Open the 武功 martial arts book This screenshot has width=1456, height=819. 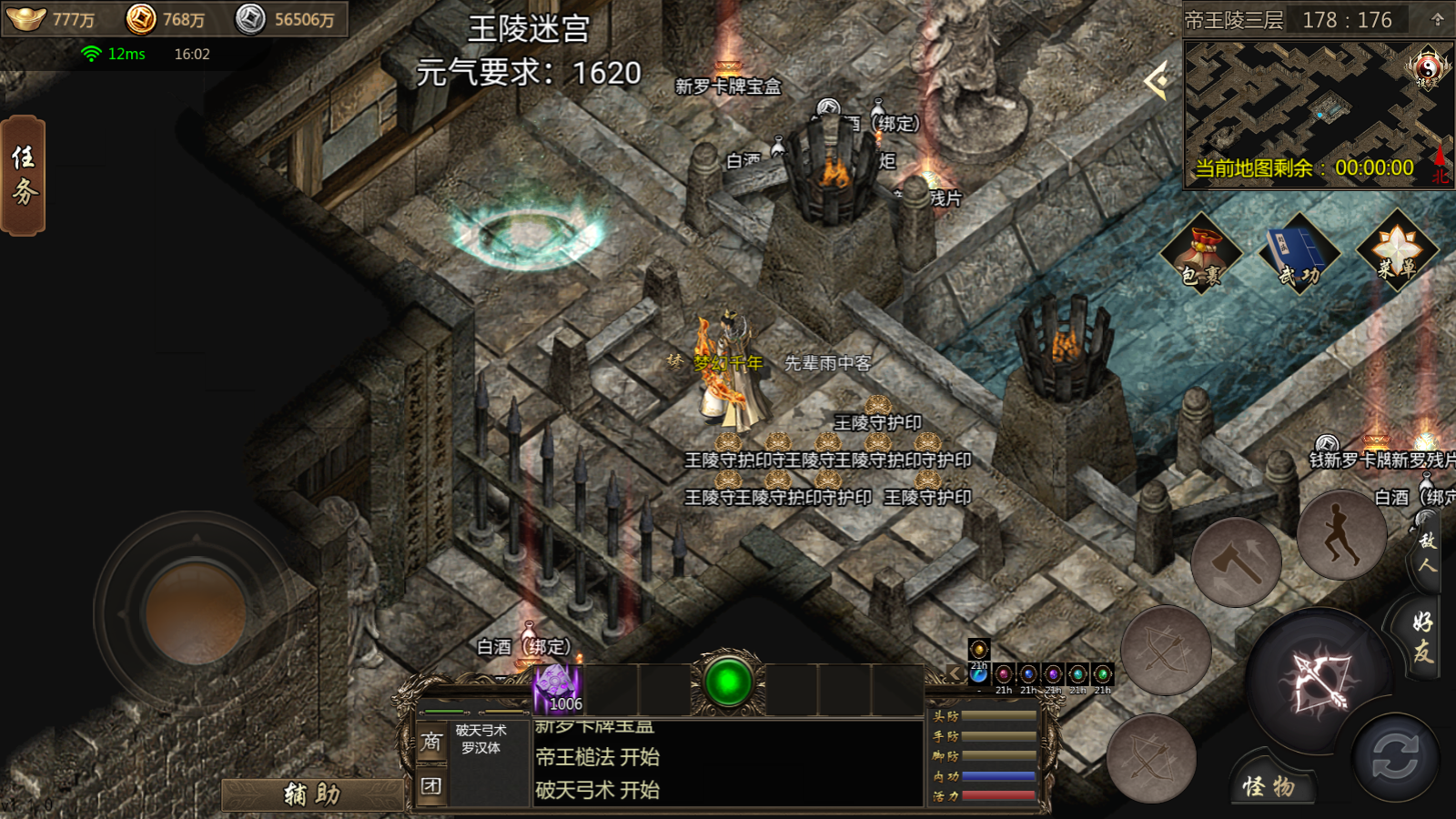(1299, 255)
